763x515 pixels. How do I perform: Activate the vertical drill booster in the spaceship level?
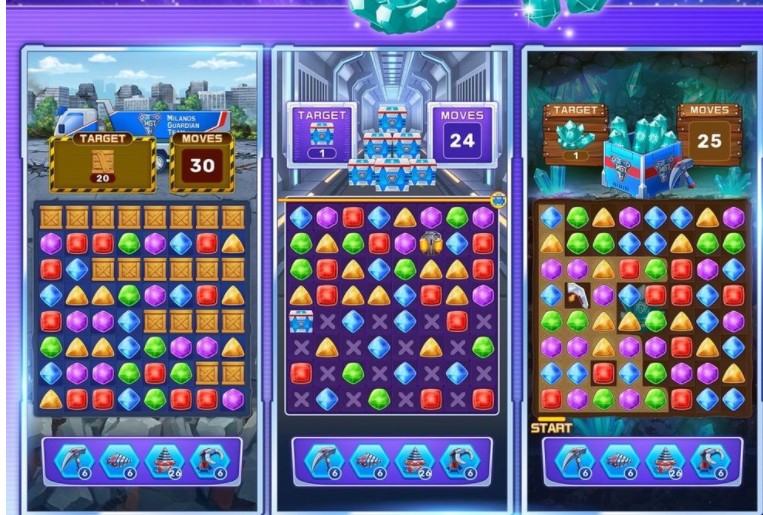pyautogui.click(x=415, y=460)
